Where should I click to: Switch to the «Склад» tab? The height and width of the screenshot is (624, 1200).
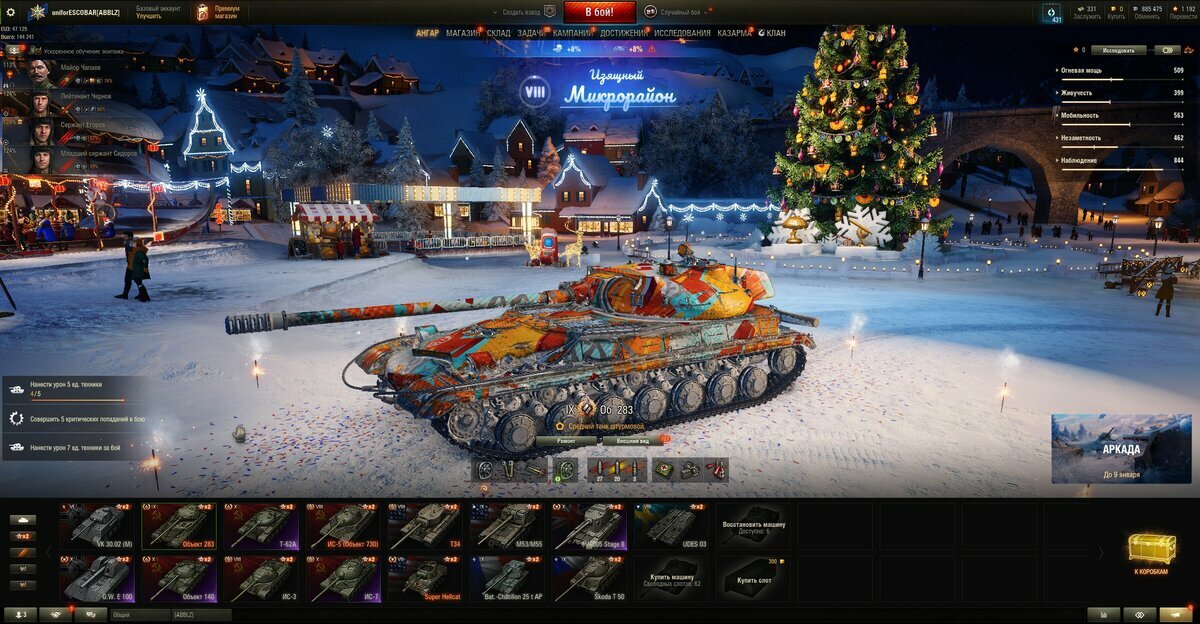coord(499,33)
